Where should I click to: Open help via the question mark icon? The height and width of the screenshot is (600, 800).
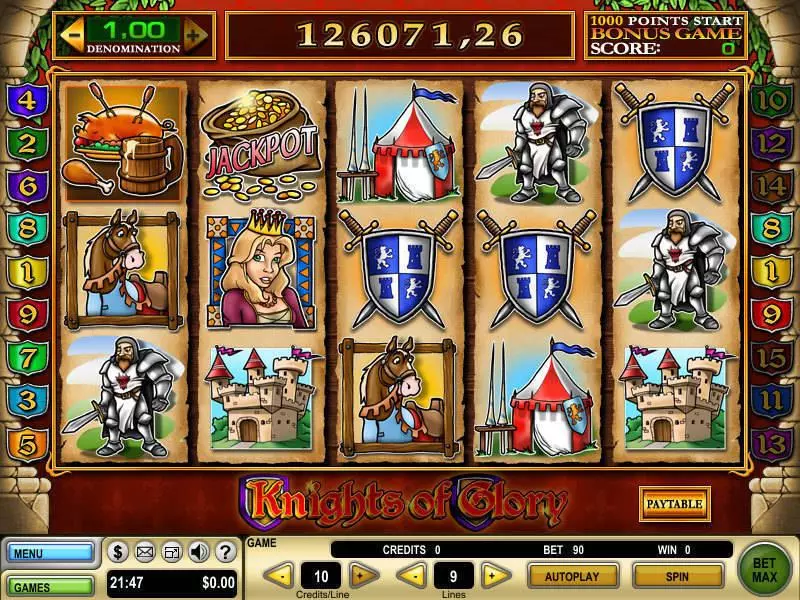[x=224, y=551]
